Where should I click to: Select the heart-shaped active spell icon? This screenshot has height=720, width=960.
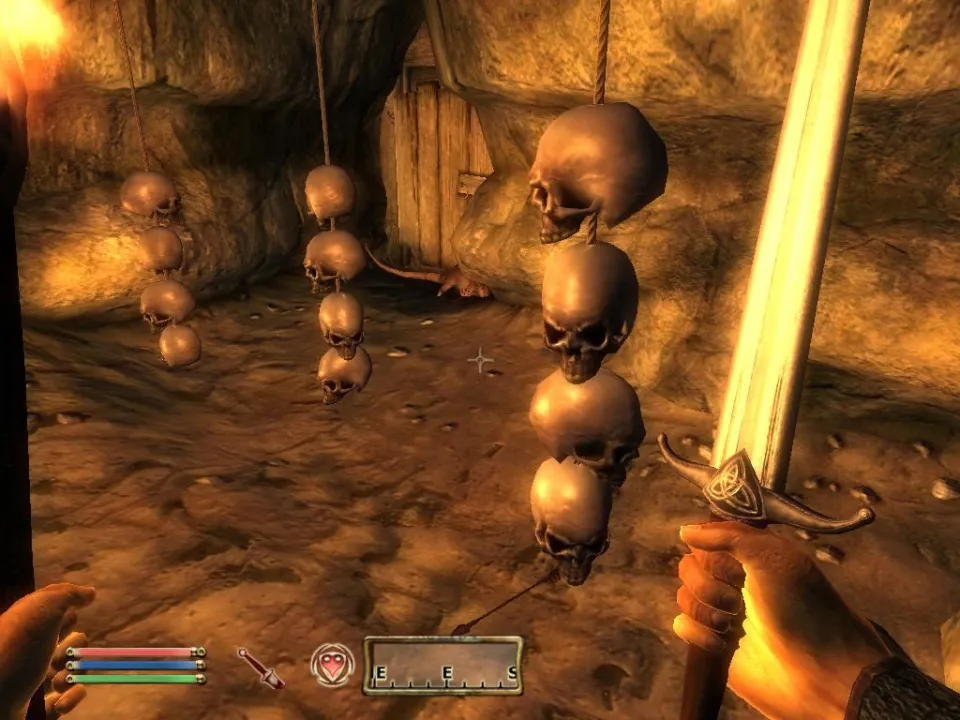(x=332, y=664)
